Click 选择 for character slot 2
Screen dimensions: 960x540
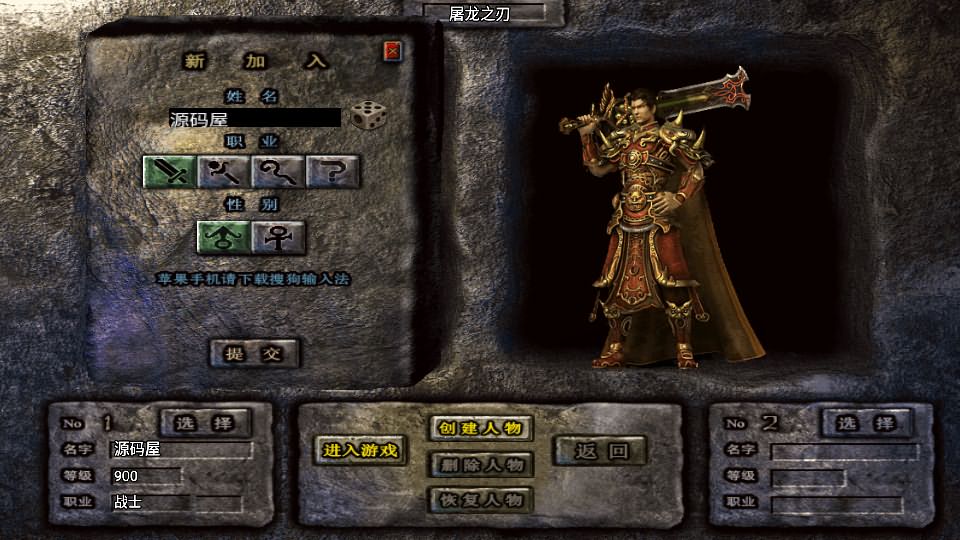click(866, 423)
